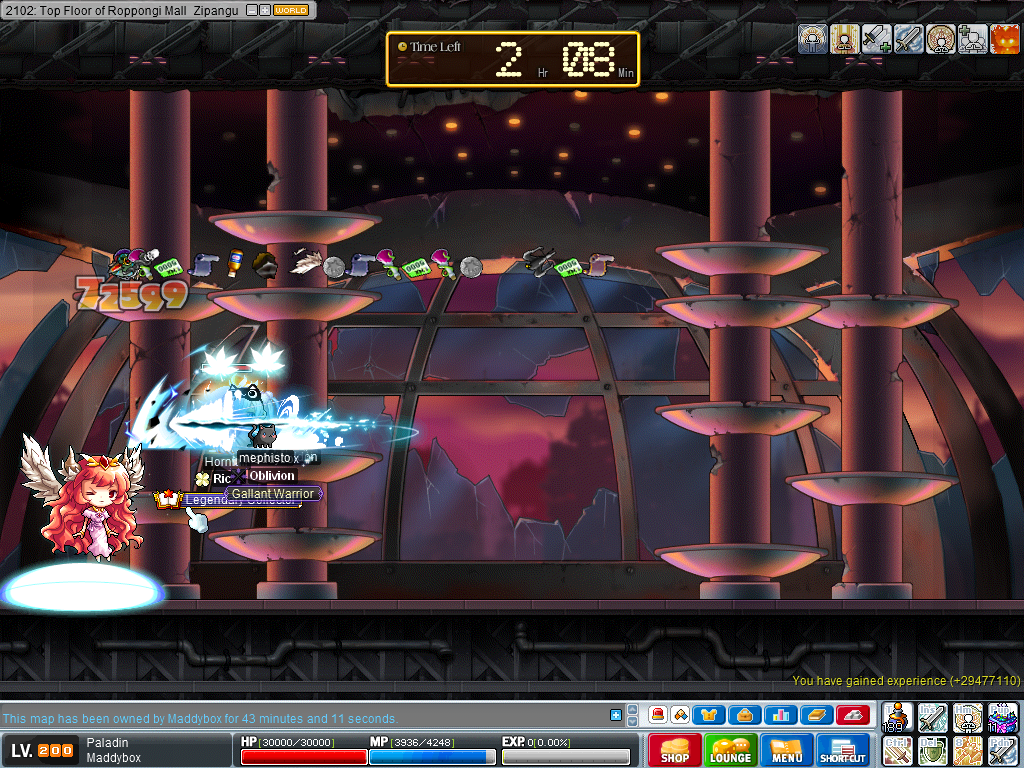This screenshot has height=768, width=1024.
Task: Open the Shortcut button
Action: tap(843, 750)
